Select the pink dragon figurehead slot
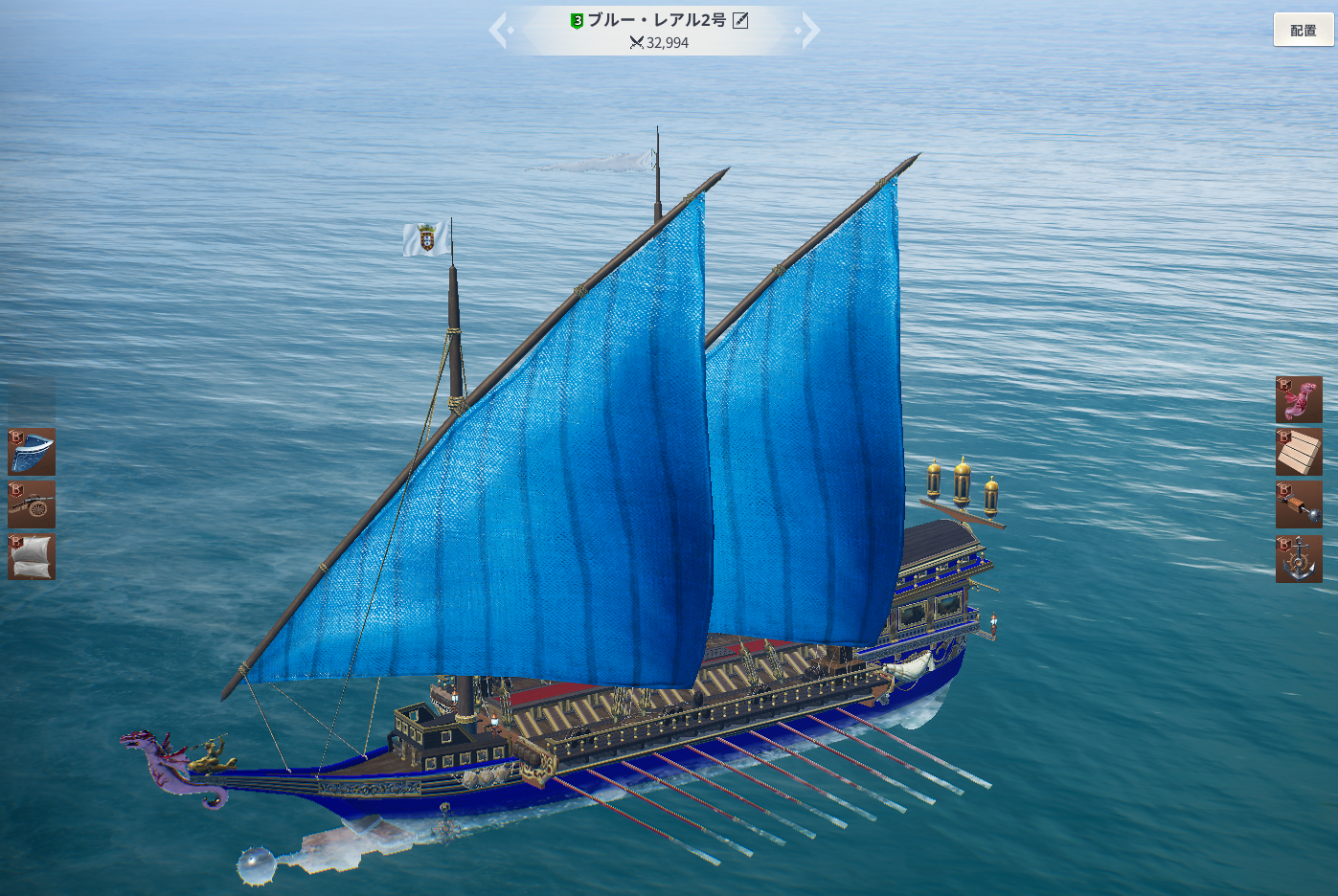Screen dimensions: 1338x896 point(1299,400)
